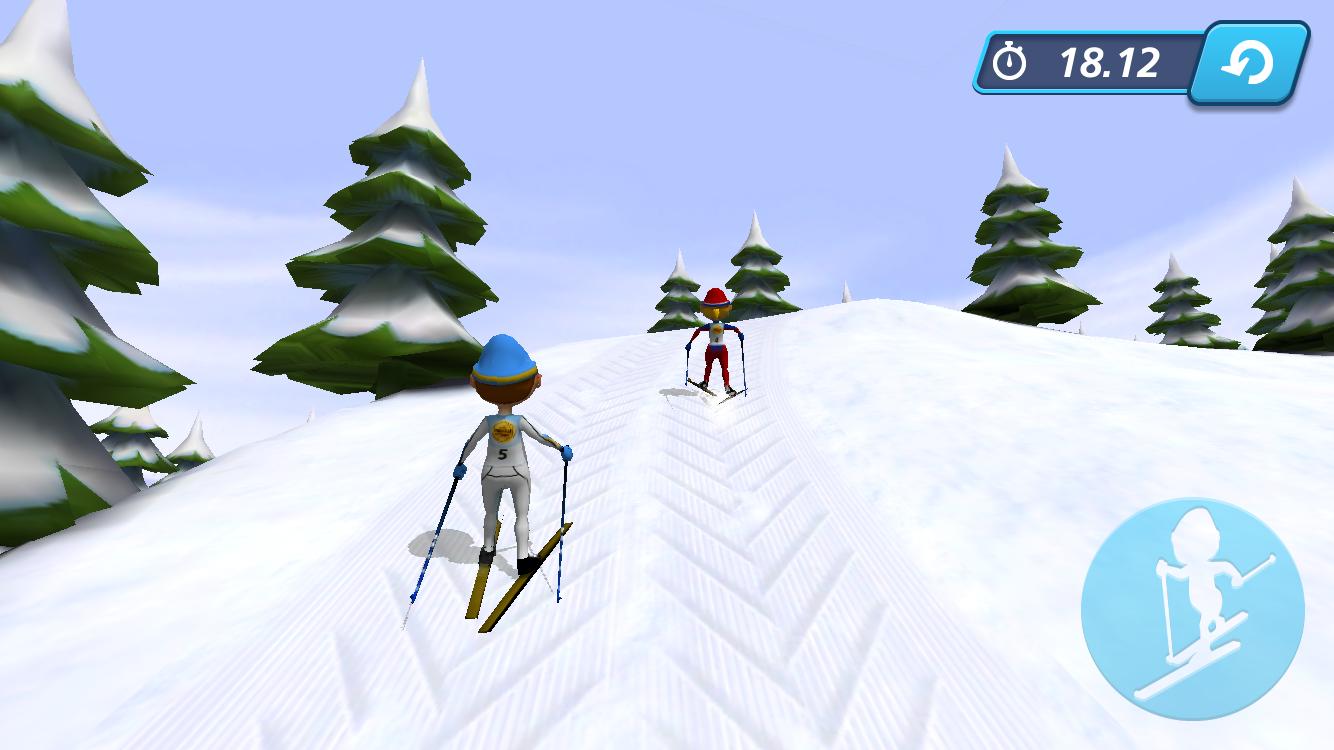Image resolution: width=1334 pixels, height=750 pixels.
Task: Tap the round skier action button
Action: (x=1192, y=609)
